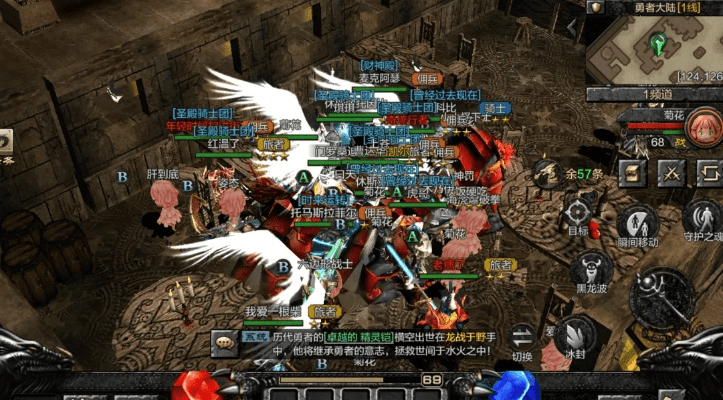Cast the 黑龙波 skill
Screen dimensions: 723x400
(592, 270)
